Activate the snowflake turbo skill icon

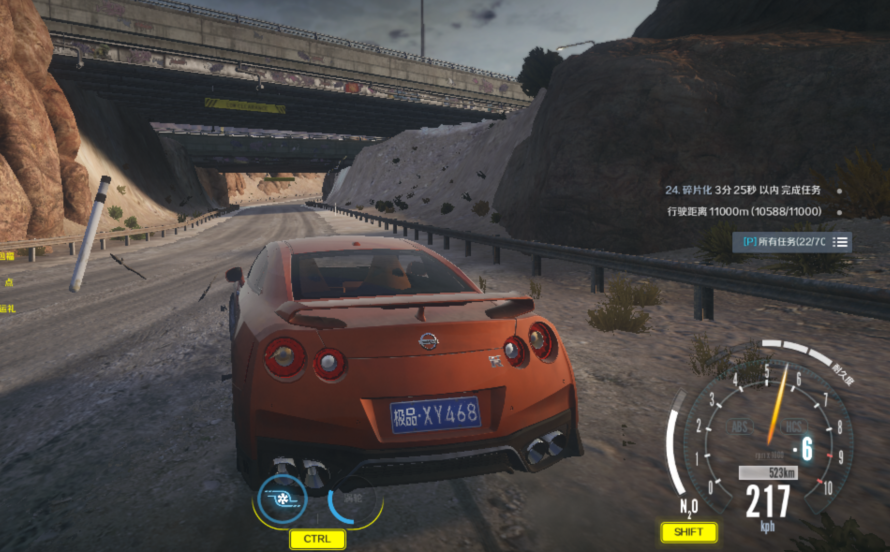pos(282,497)
